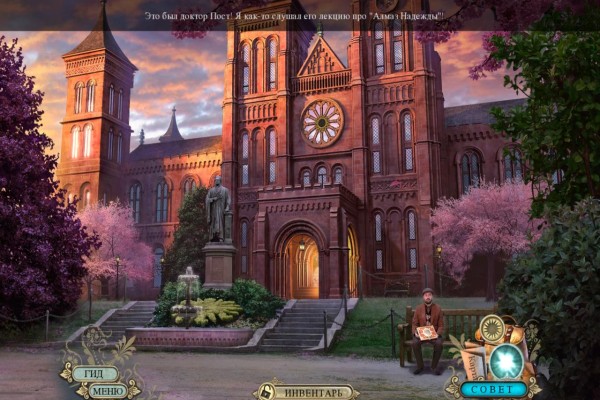Open the ГИД strategy guide

tap(94, 373)
